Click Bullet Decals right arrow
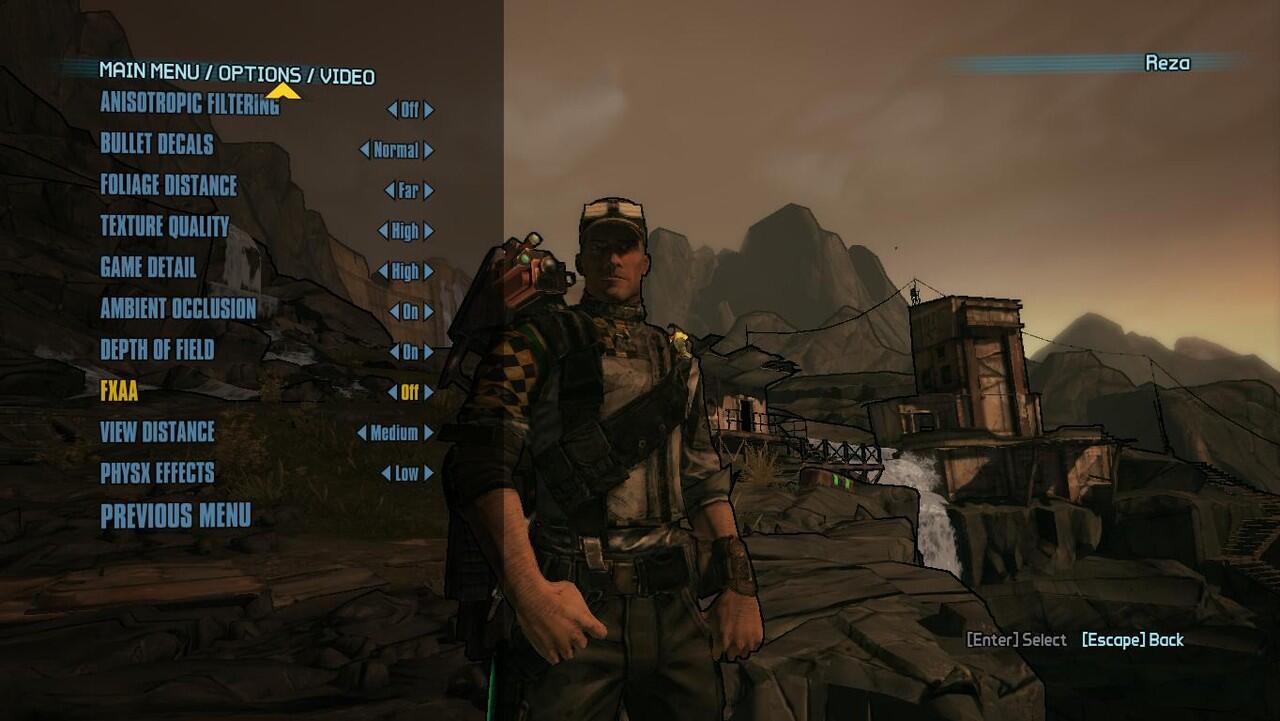 click(x=429, y=151)
